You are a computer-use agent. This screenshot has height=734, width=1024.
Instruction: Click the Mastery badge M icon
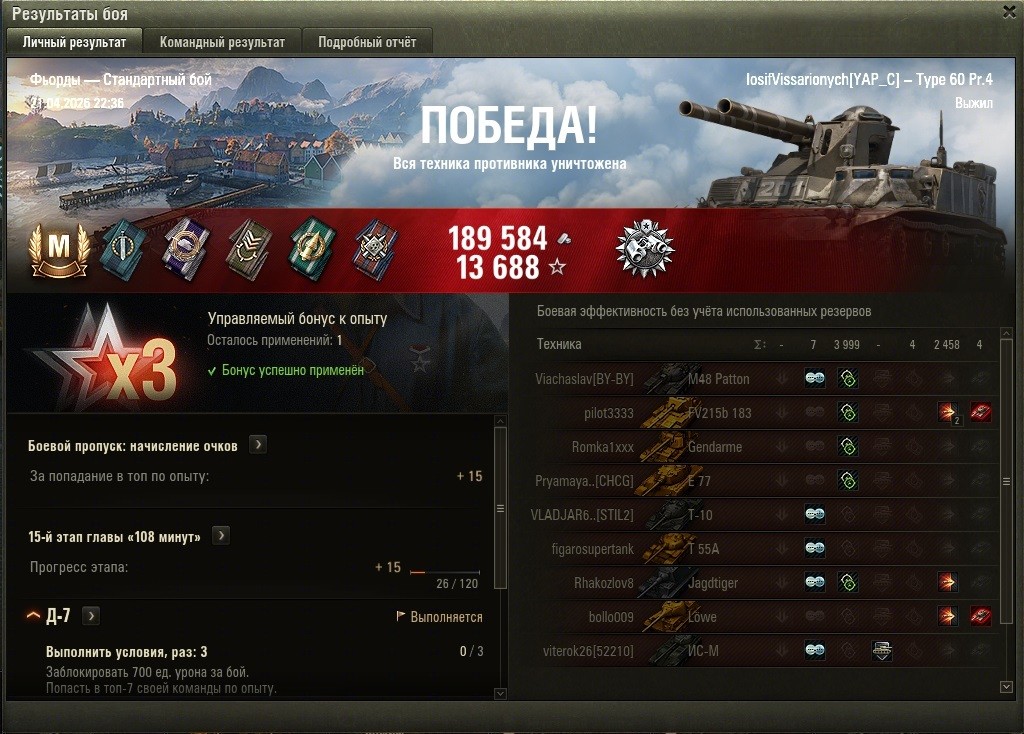click(60, 248)
